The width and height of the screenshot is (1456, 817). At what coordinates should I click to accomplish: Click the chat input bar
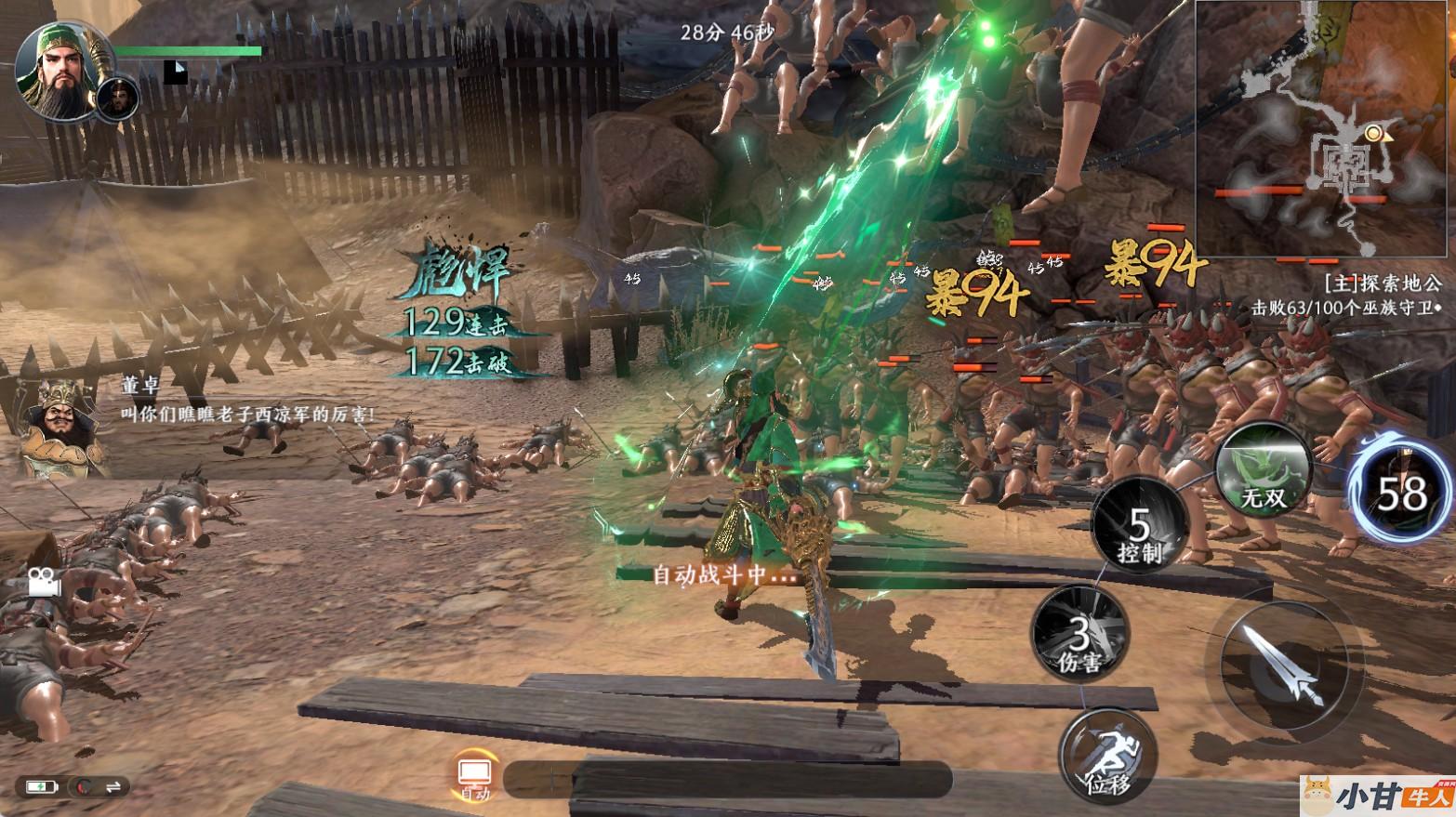[725, 779]
